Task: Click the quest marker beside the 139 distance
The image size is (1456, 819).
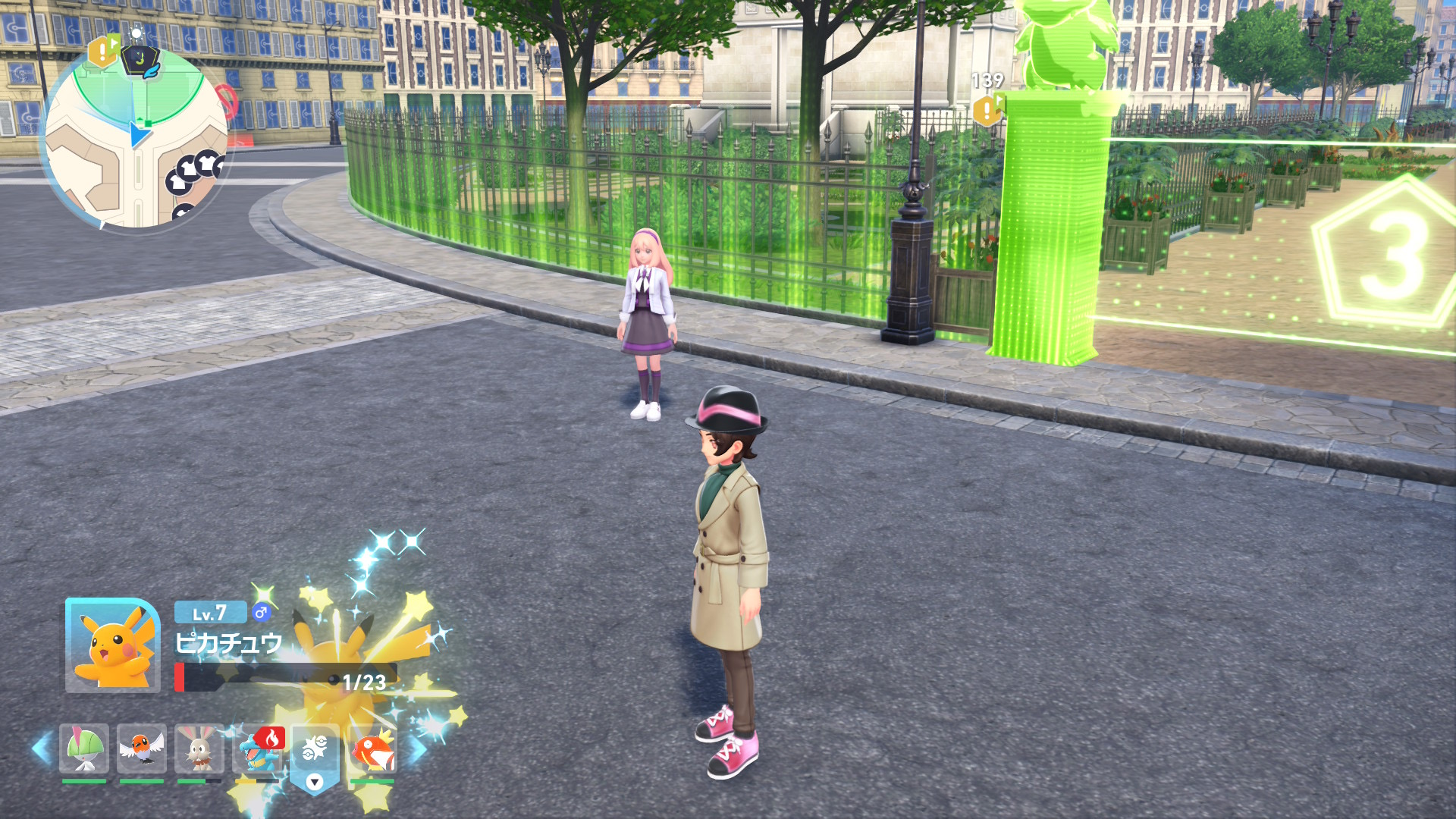Action: [987, 111]
